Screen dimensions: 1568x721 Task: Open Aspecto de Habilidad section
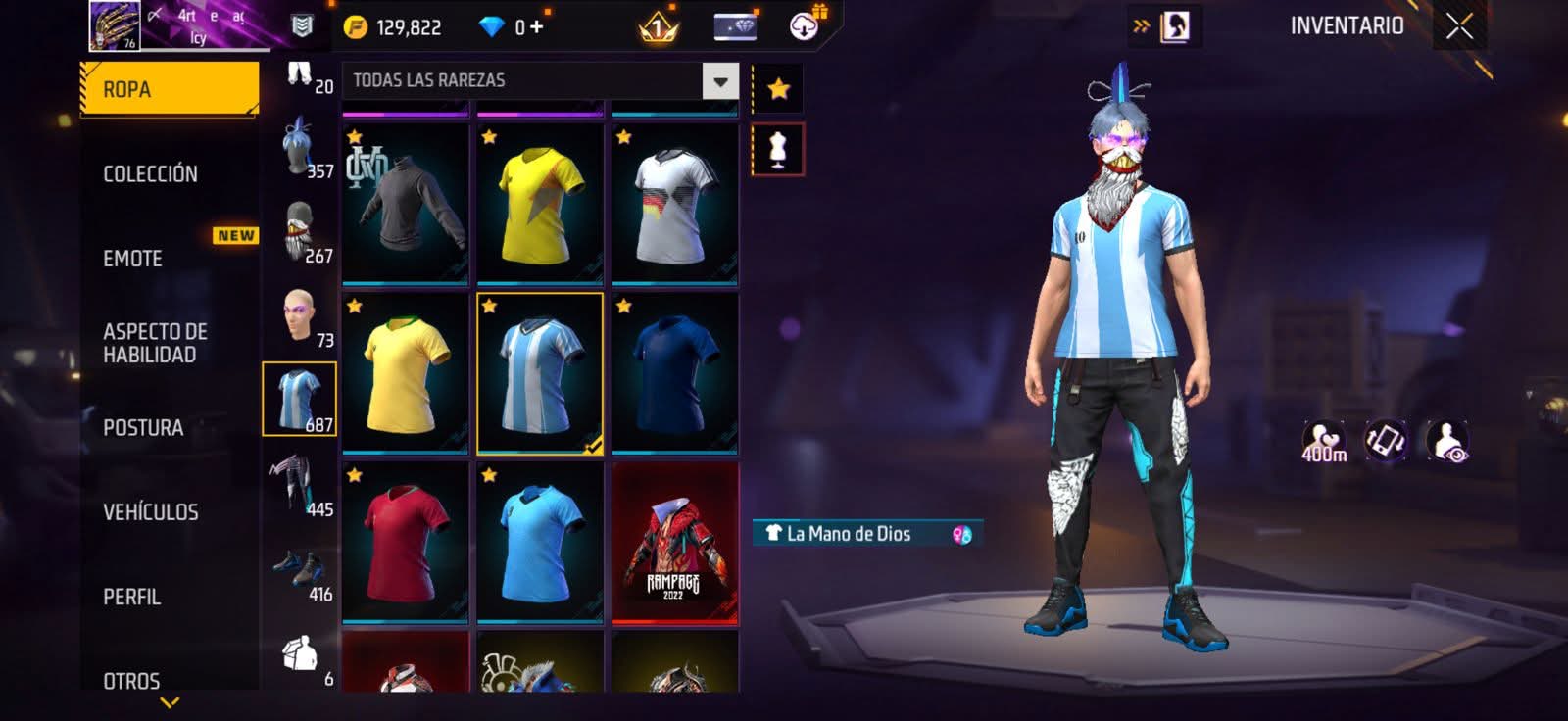click(155, 343)
